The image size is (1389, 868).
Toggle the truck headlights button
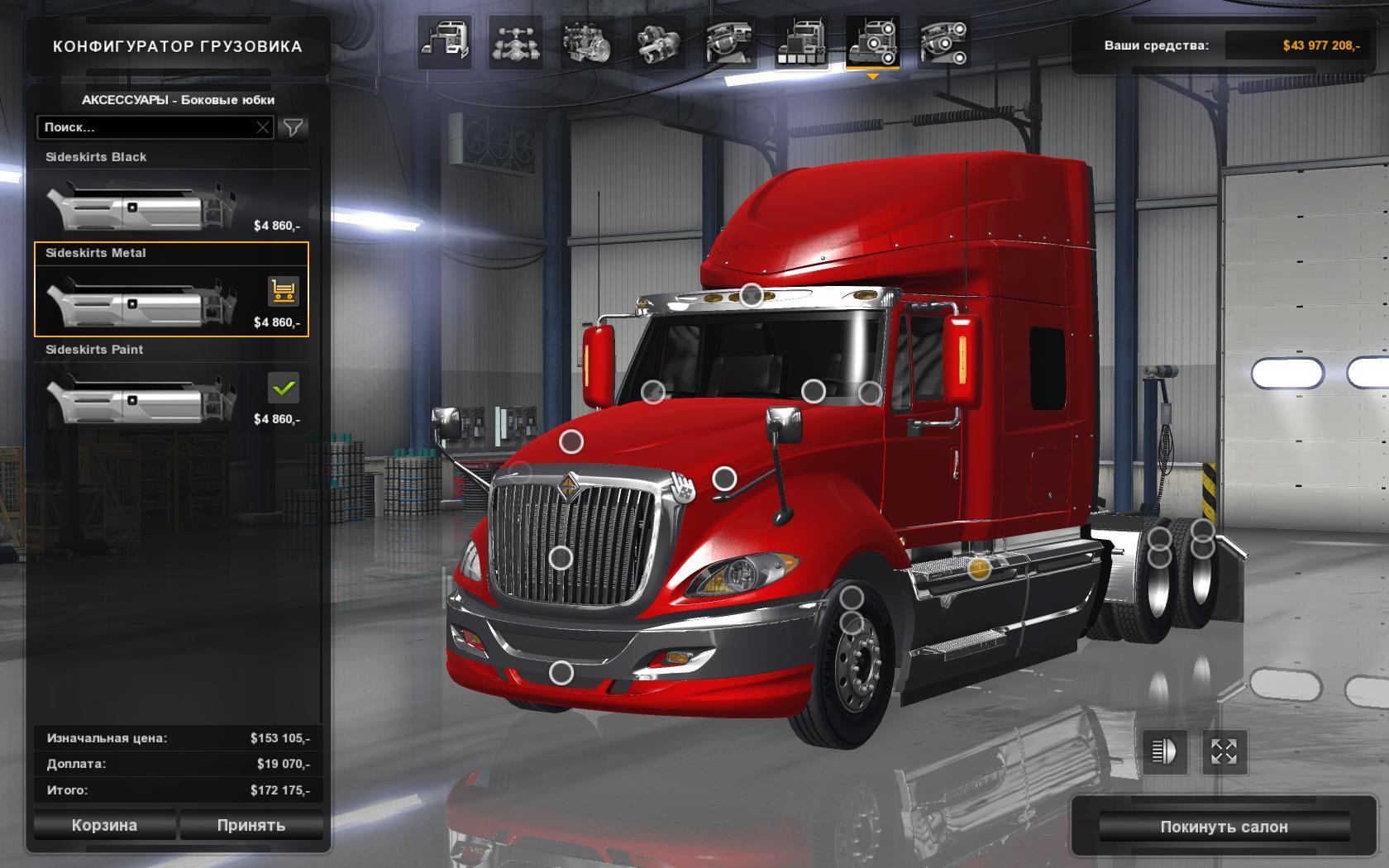[x=1164, y=751]
